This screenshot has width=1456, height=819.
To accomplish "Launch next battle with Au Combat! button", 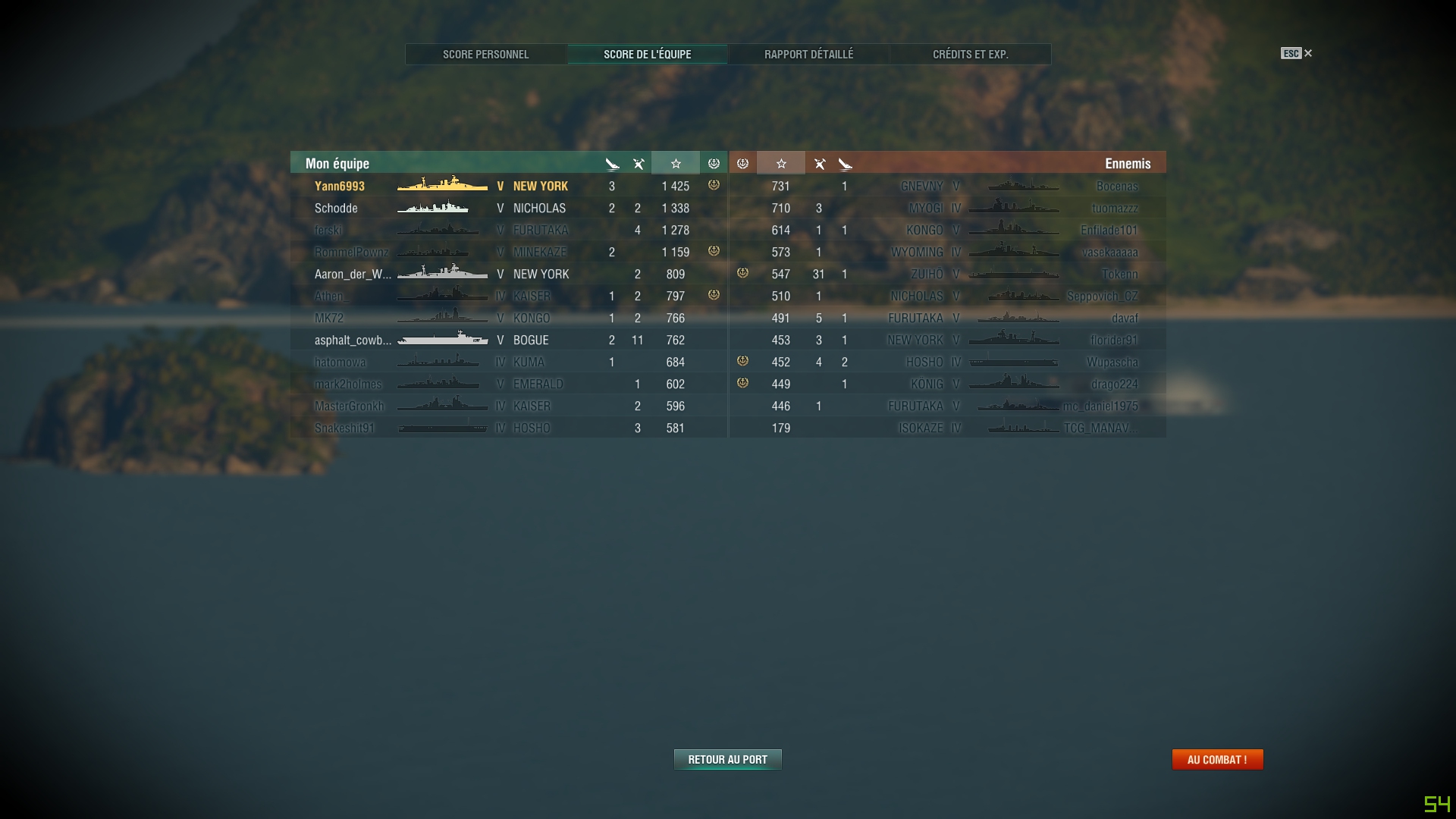I will click(1217, 758).
